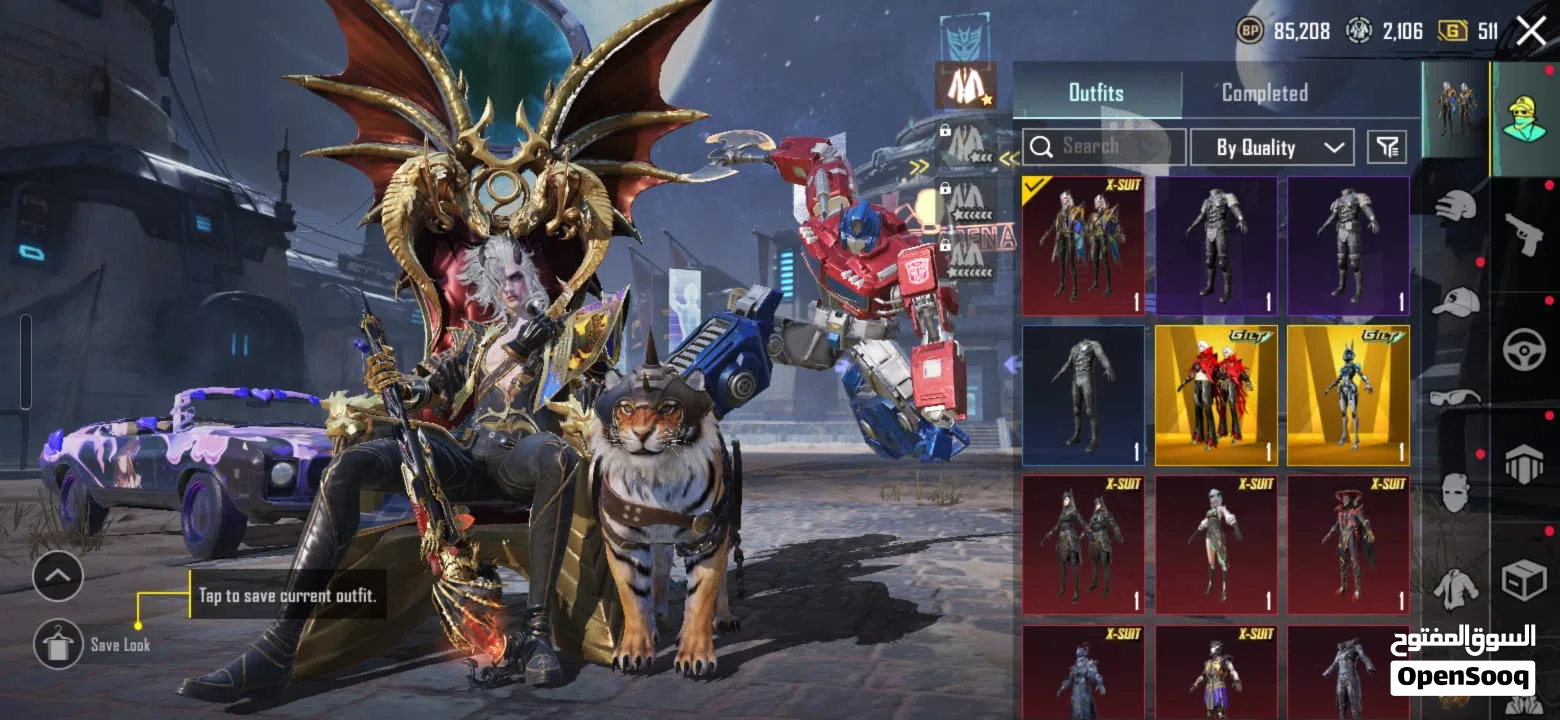Open the helmet category
1560x720 pixels.
click(1455, 205)
